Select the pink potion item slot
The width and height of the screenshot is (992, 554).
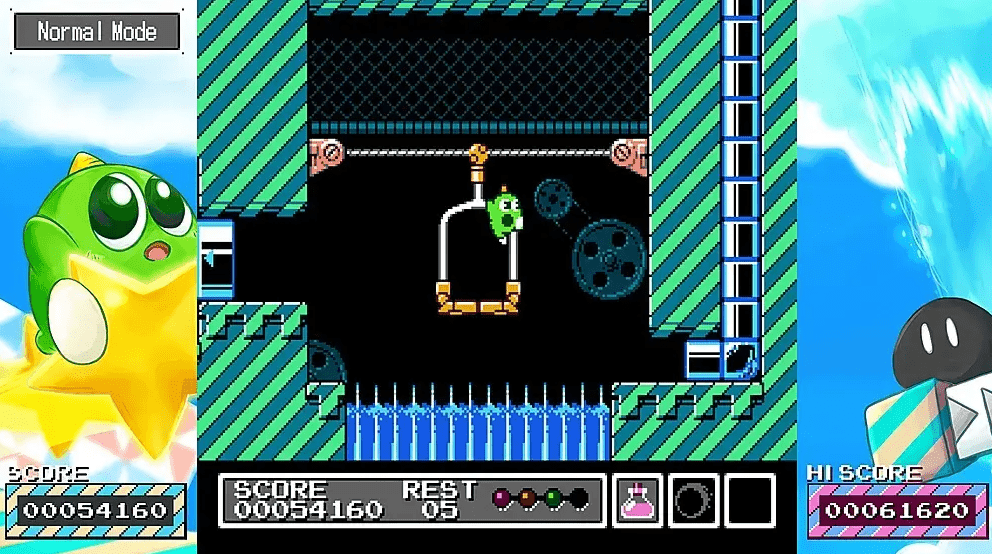[637, 499]
